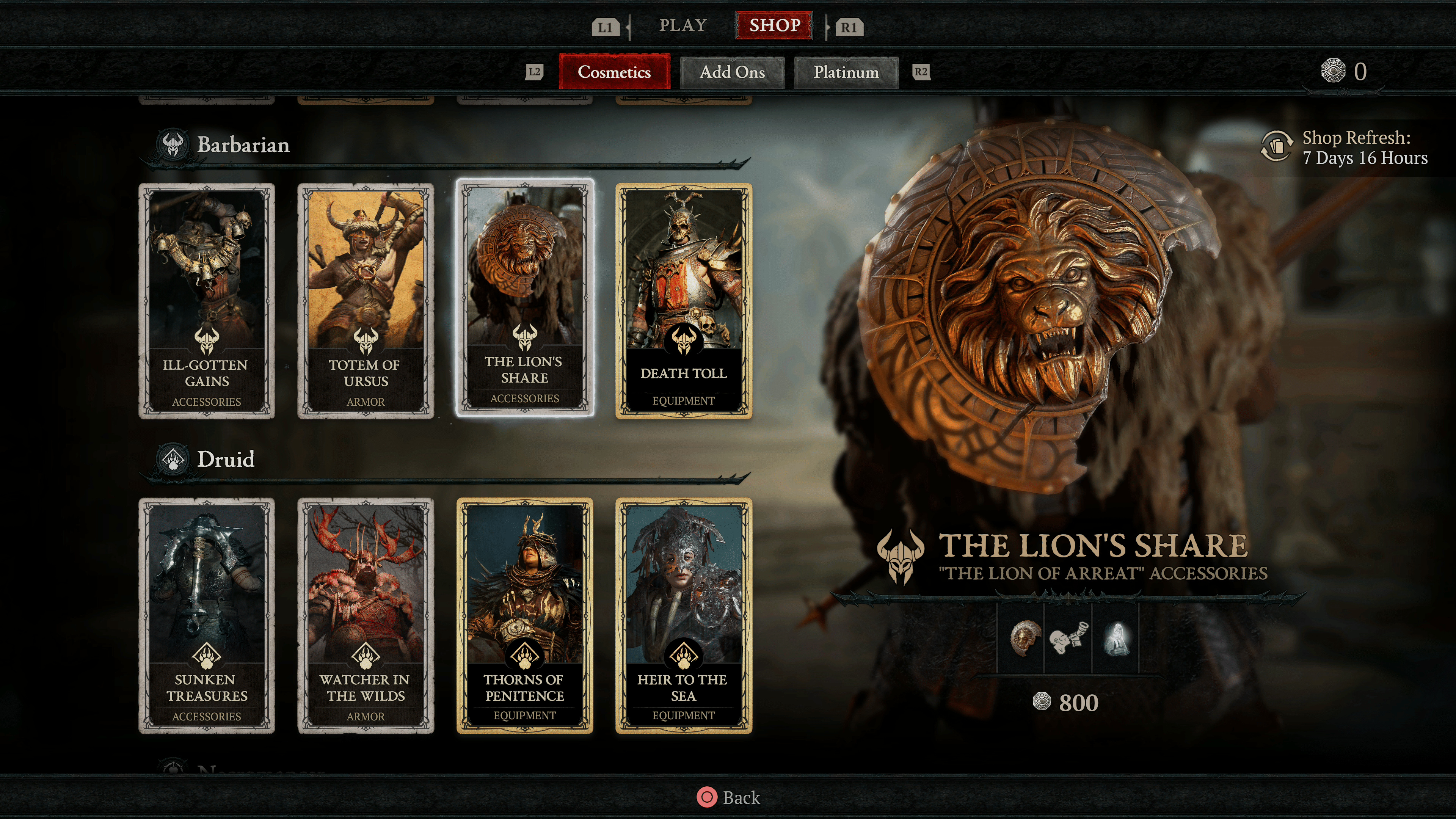Select the Sunken Treasures accessories card
Viewport: 1456px width, 819px height.
tap(207, 615)
